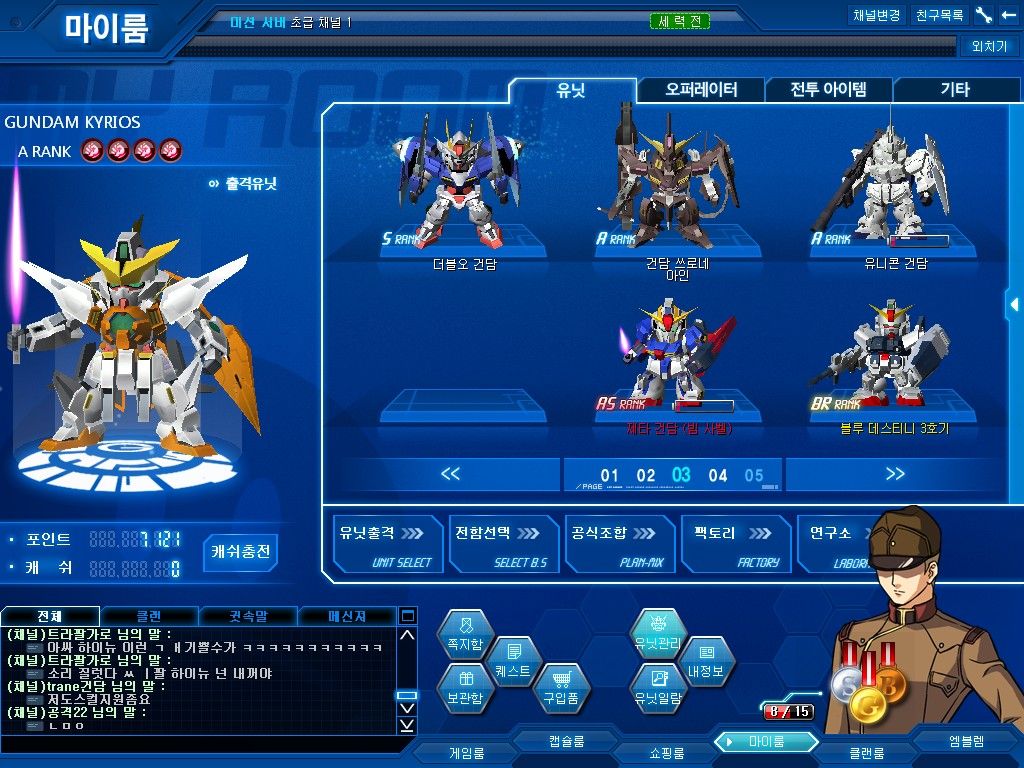The image size is (1024, 768).
Task: Open the 전투 아이템 tab
Action: (828, 90)
